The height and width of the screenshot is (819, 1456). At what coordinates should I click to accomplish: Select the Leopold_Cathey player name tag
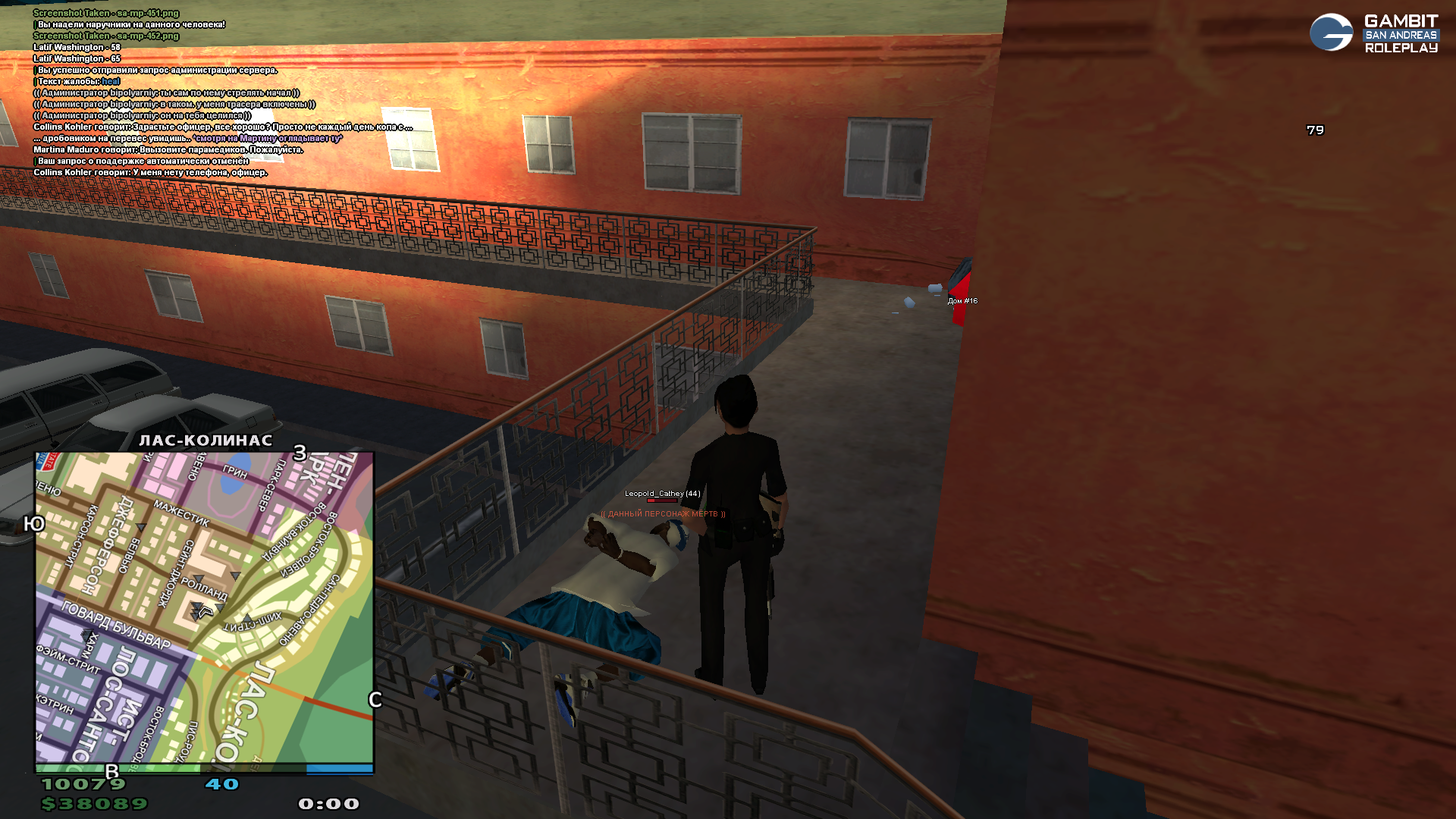tap(662, 494)
